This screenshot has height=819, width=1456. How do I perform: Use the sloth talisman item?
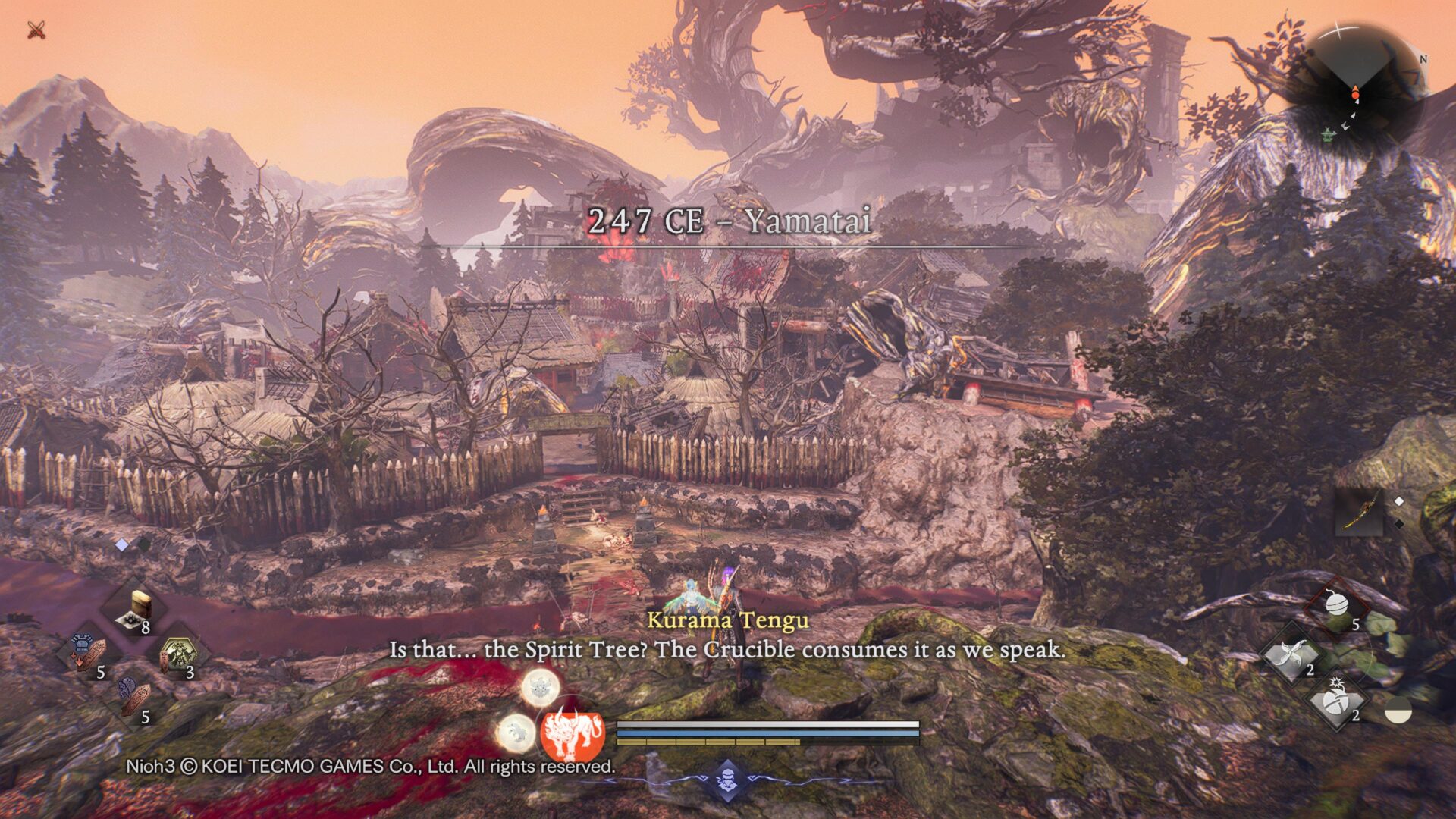133,698
